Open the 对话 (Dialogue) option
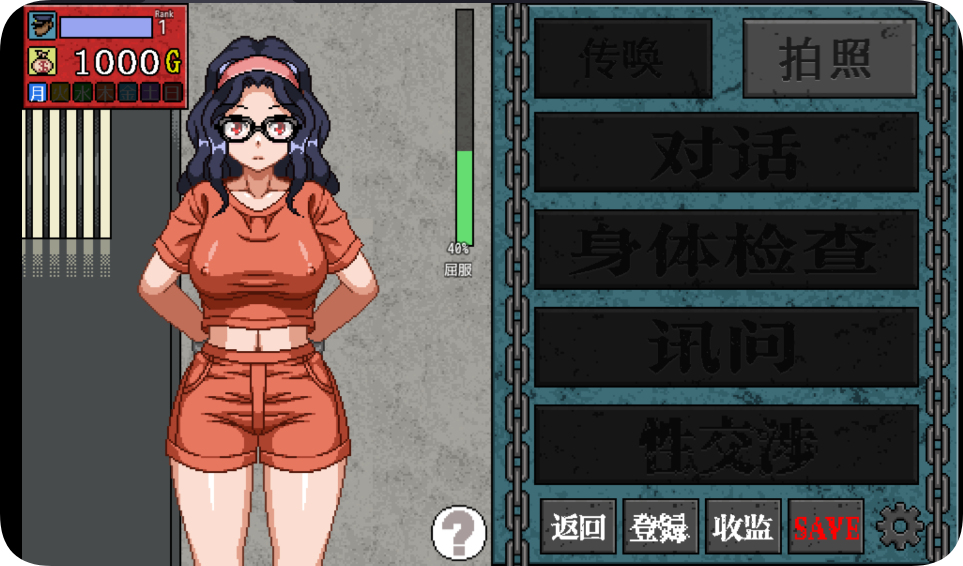 [726, 153]
